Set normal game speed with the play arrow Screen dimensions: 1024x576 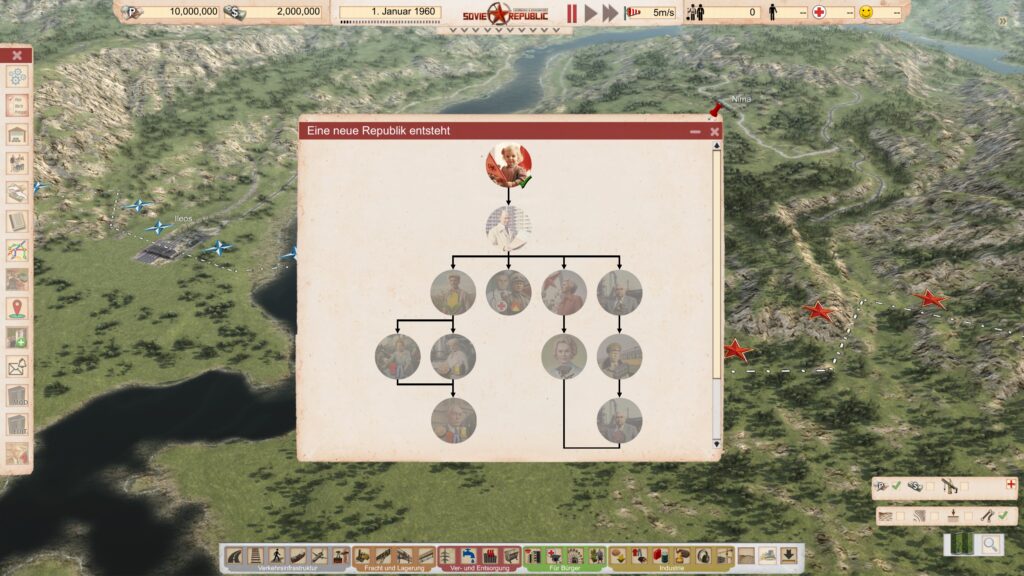click(590, 13)
